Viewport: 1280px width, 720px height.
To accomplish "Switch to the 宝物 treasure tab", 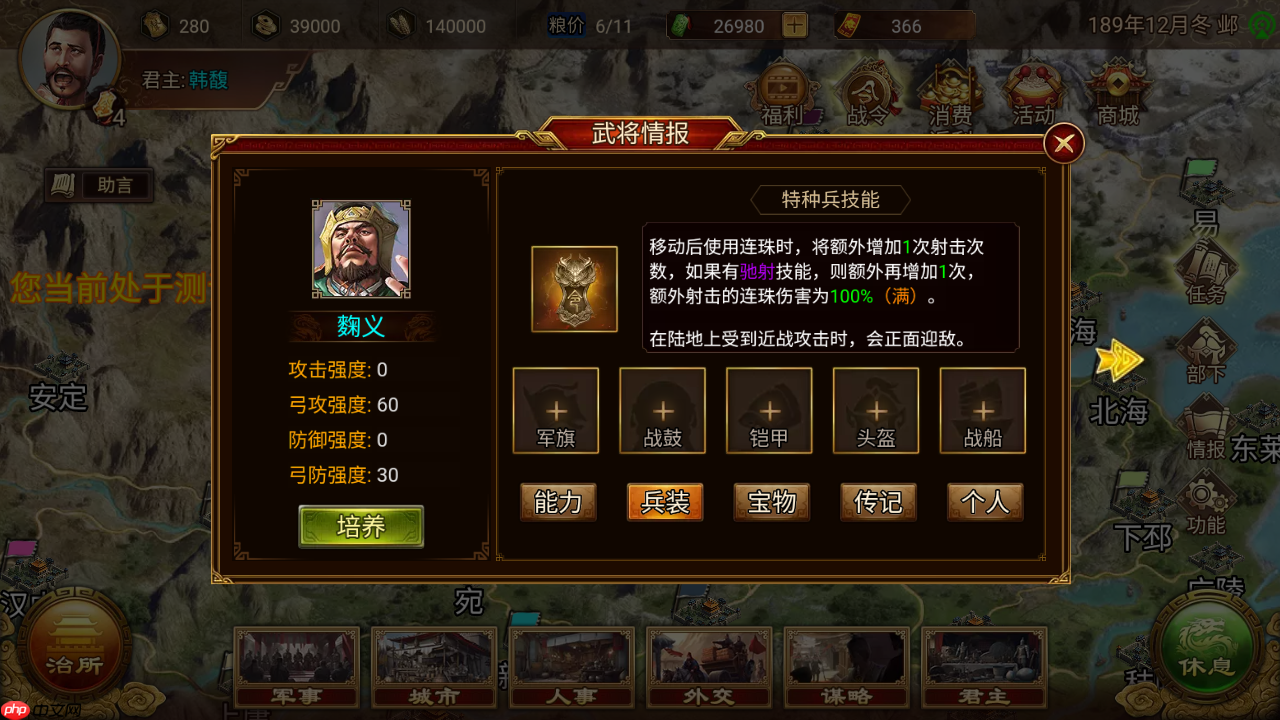I will point(771,502).
